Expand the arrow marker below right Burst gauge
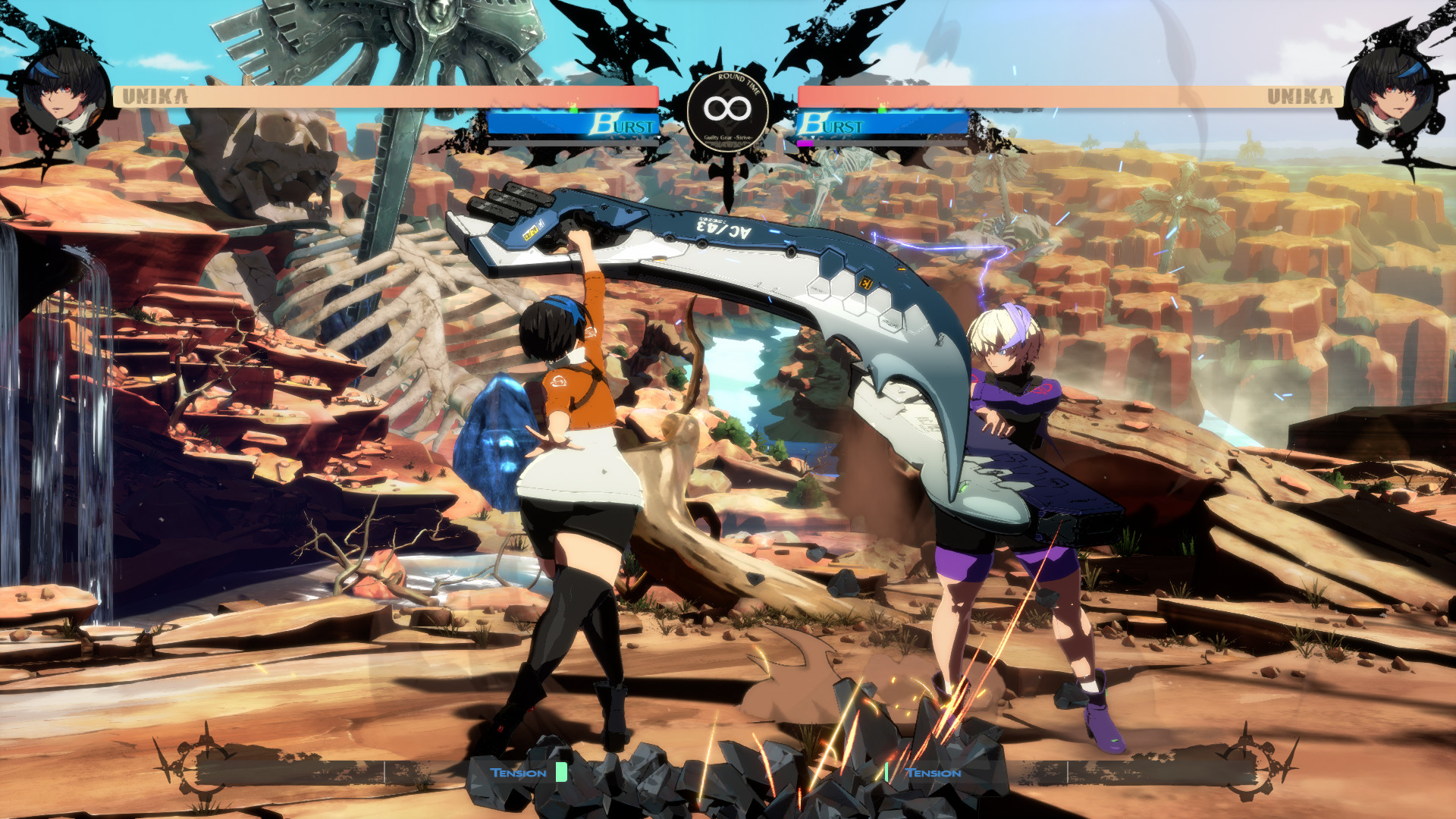 point(812,136)
